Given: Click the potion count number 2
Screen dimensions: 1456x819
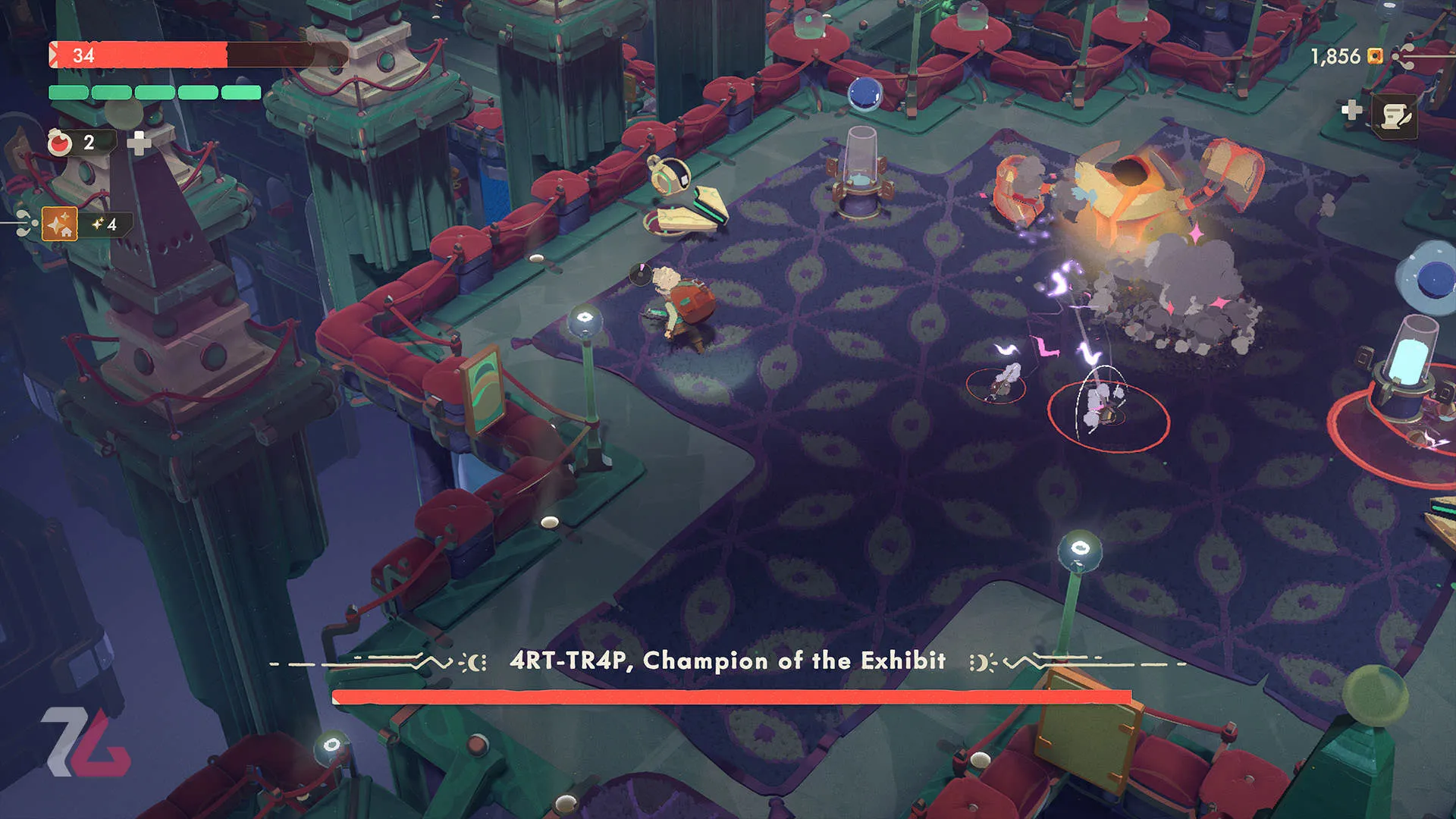Looking at the screenshot, I should (x=89, y=141).
